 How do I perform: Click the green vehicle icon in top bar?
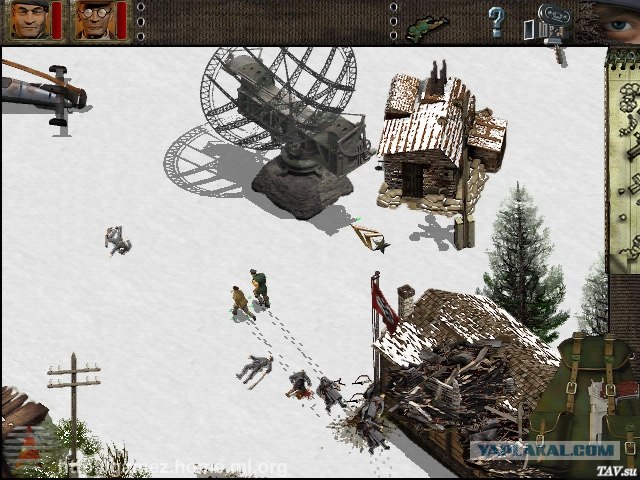click(423, 24)
